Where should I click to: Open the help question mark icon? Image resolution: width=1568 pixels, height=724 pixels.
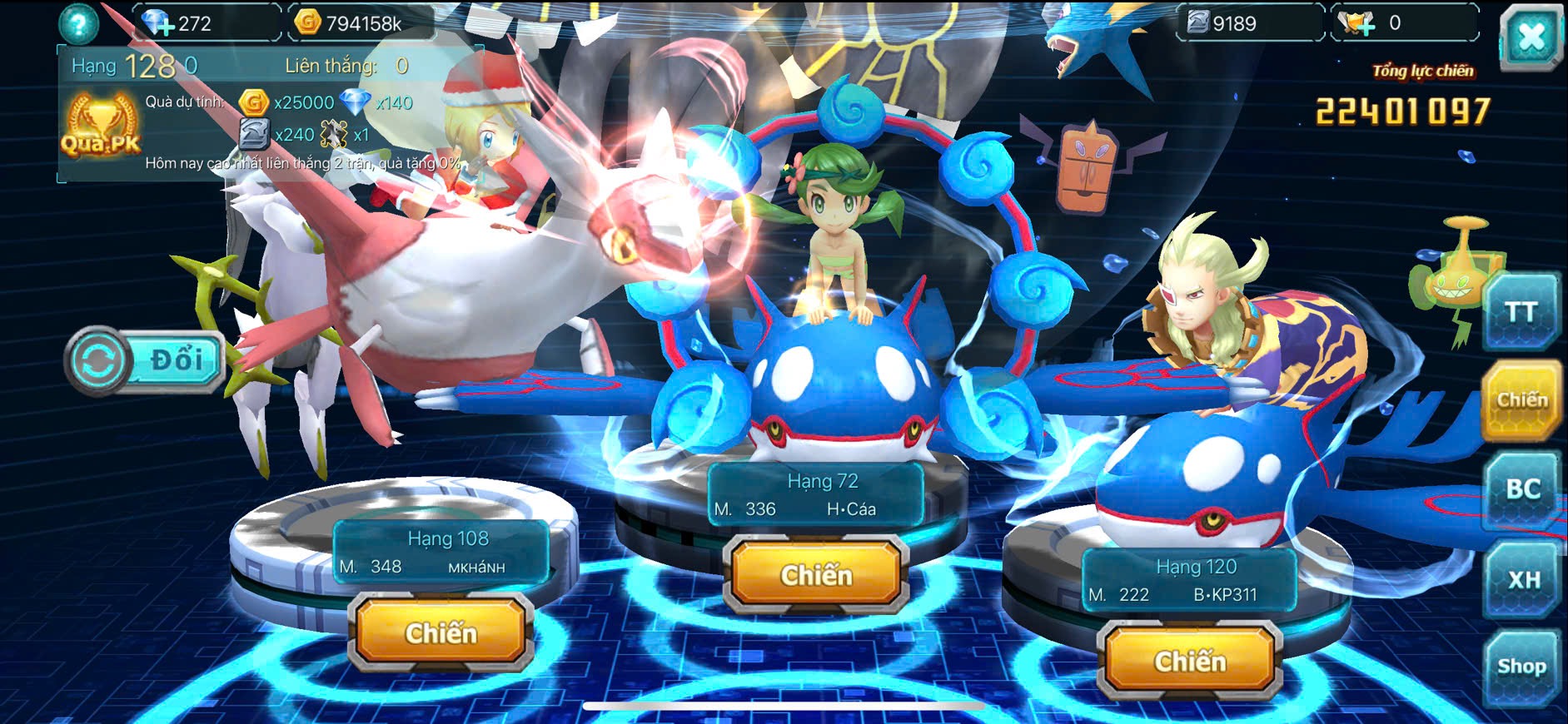tap(79, 23)
